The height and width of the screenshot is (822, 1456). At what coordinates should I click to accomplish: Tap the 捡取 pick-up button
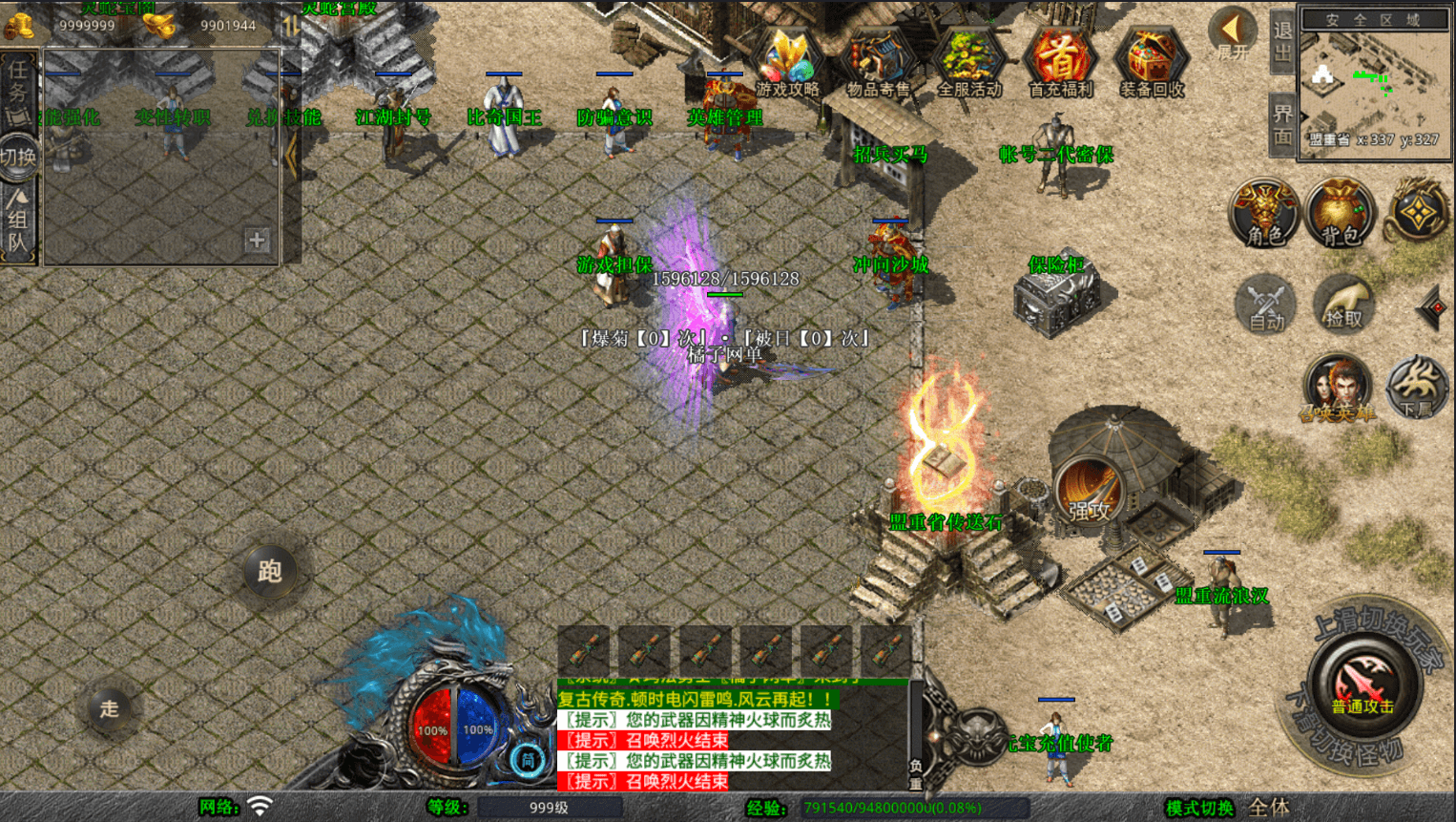pos(1342,306)
